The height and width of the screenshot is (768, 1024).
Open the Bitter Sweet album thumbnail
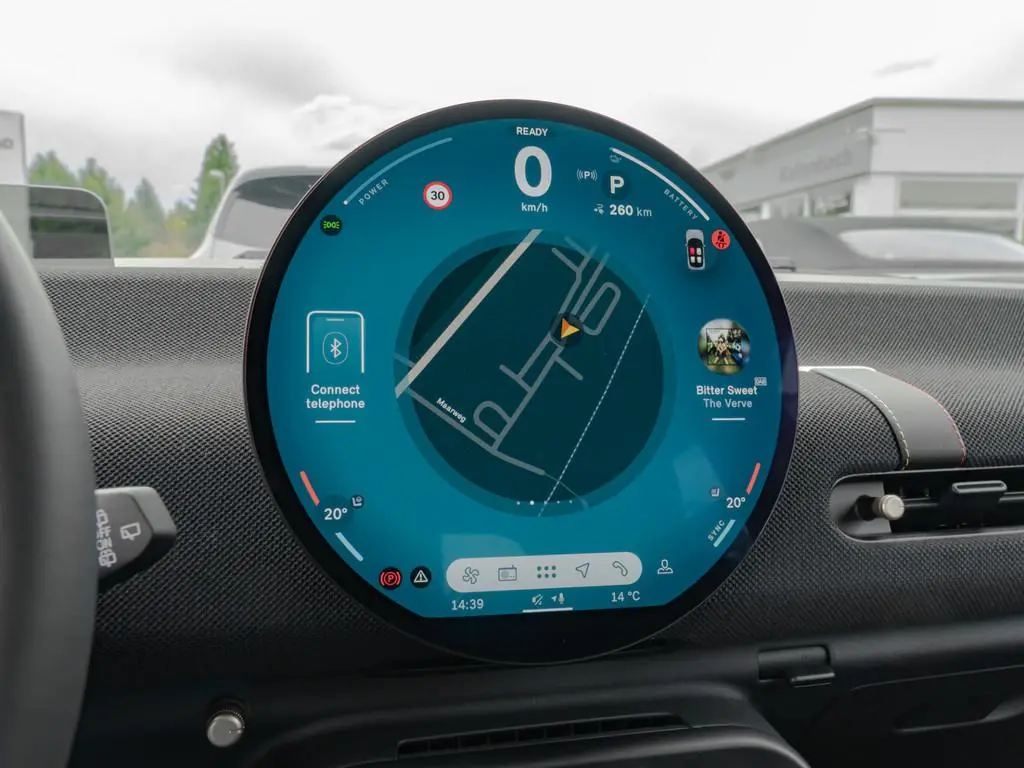723,346
